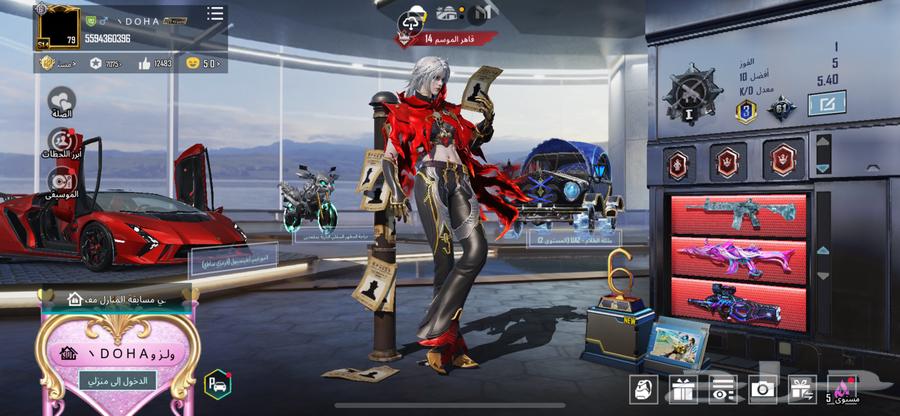Open the heart connections icon
This screenshot has width=900, height=416.
(61, 100)
